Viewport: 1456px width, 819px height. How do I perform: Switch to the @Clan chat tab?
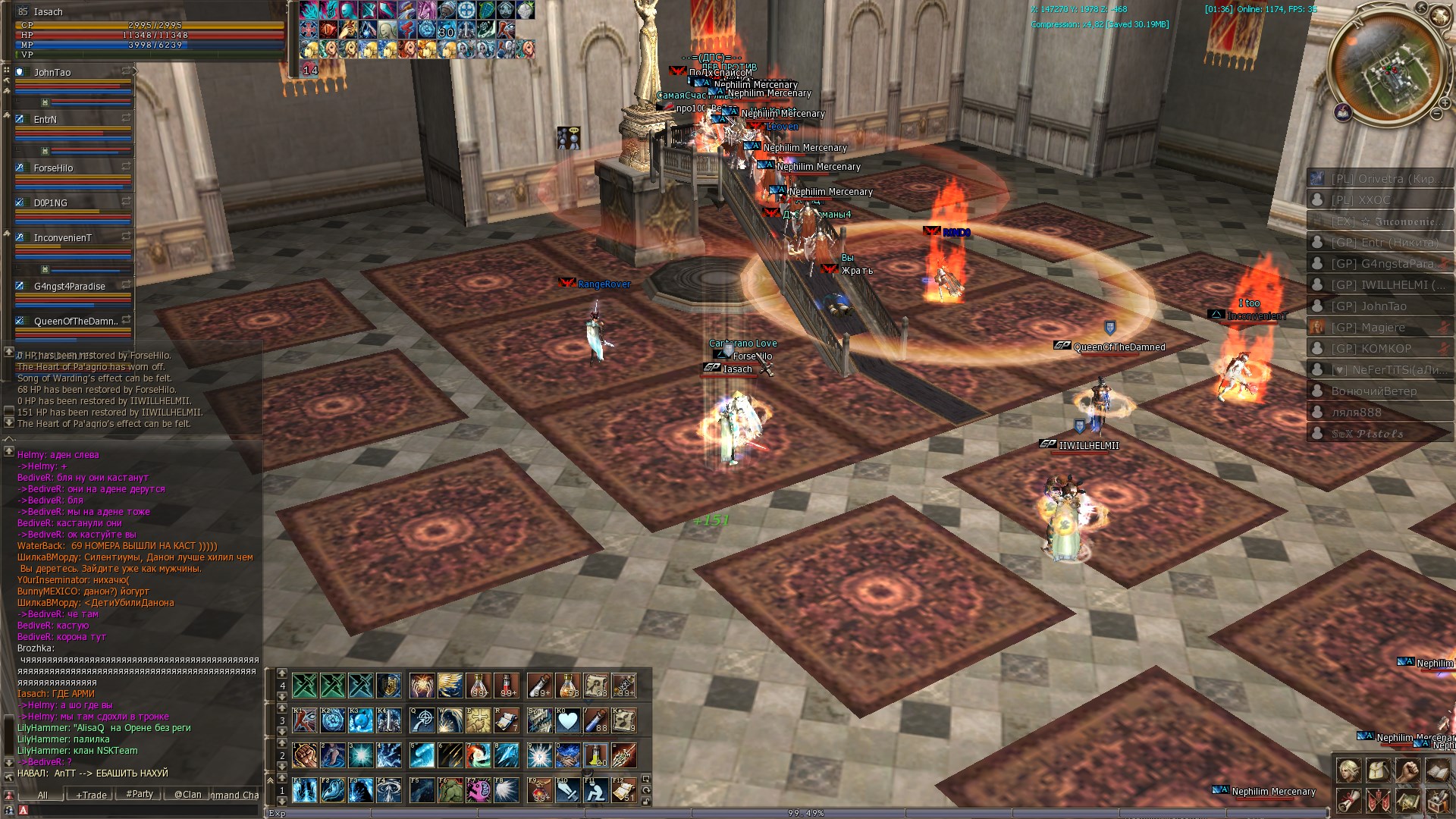point(187,795)
